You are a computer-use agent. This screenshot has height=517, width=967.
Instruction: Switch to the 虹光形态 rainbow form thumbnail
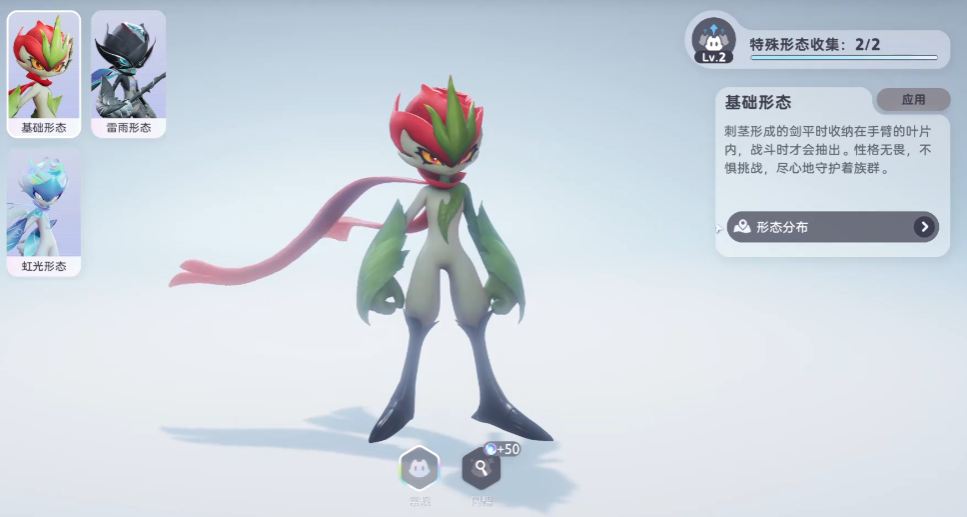point(44,212)
